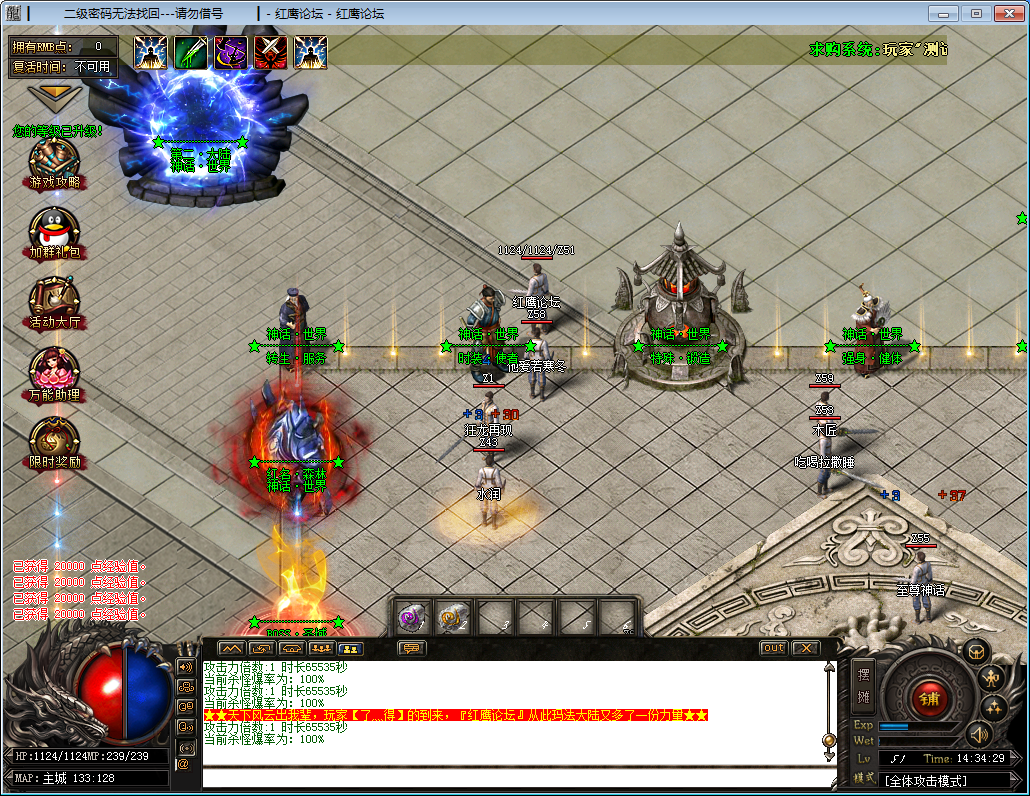Image resolution: width=1030 pixels, height=796 pixels.
Task: Select the purple crescent moon buff icon
Action: (x=231, y=53)
